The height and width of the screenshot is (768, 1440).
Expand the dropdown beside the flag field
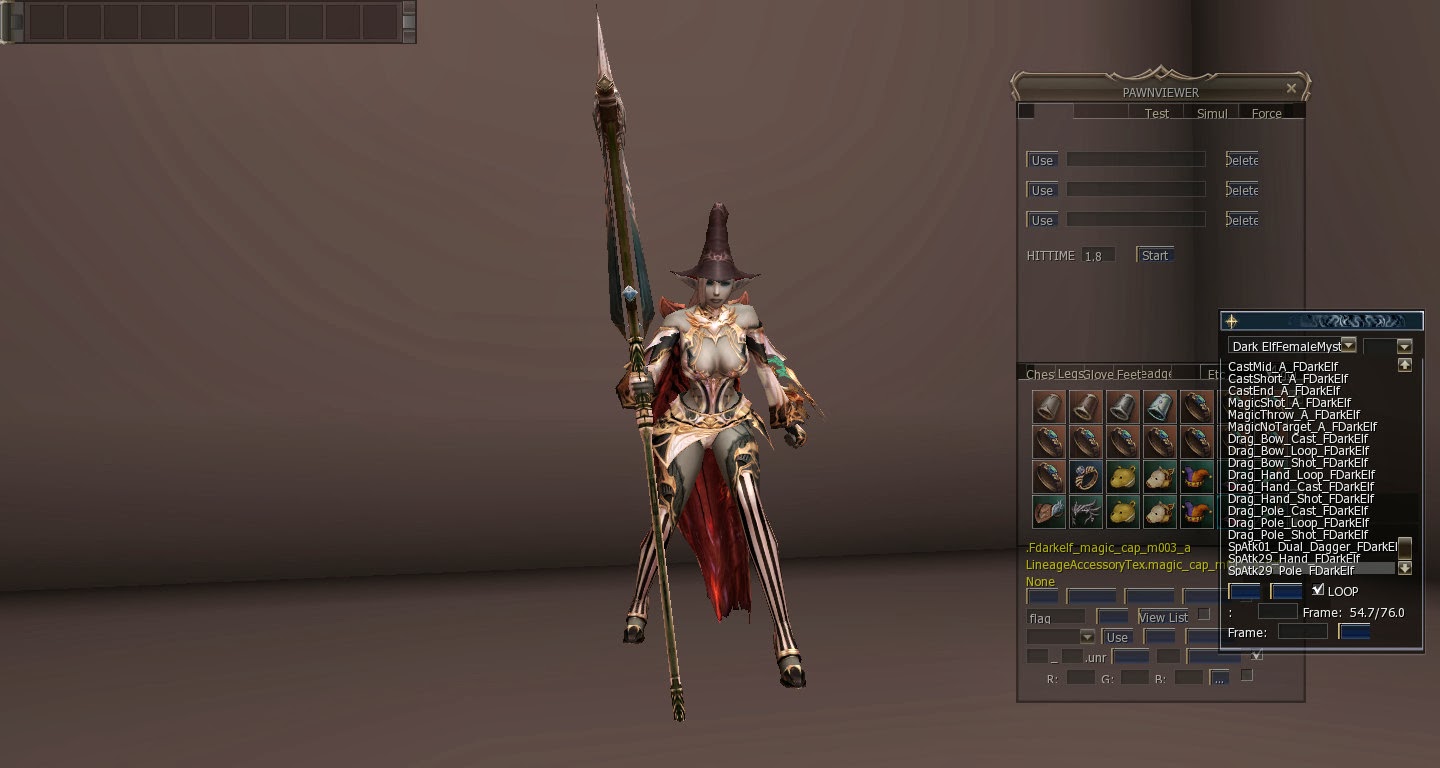click(x=1088, y=637)
